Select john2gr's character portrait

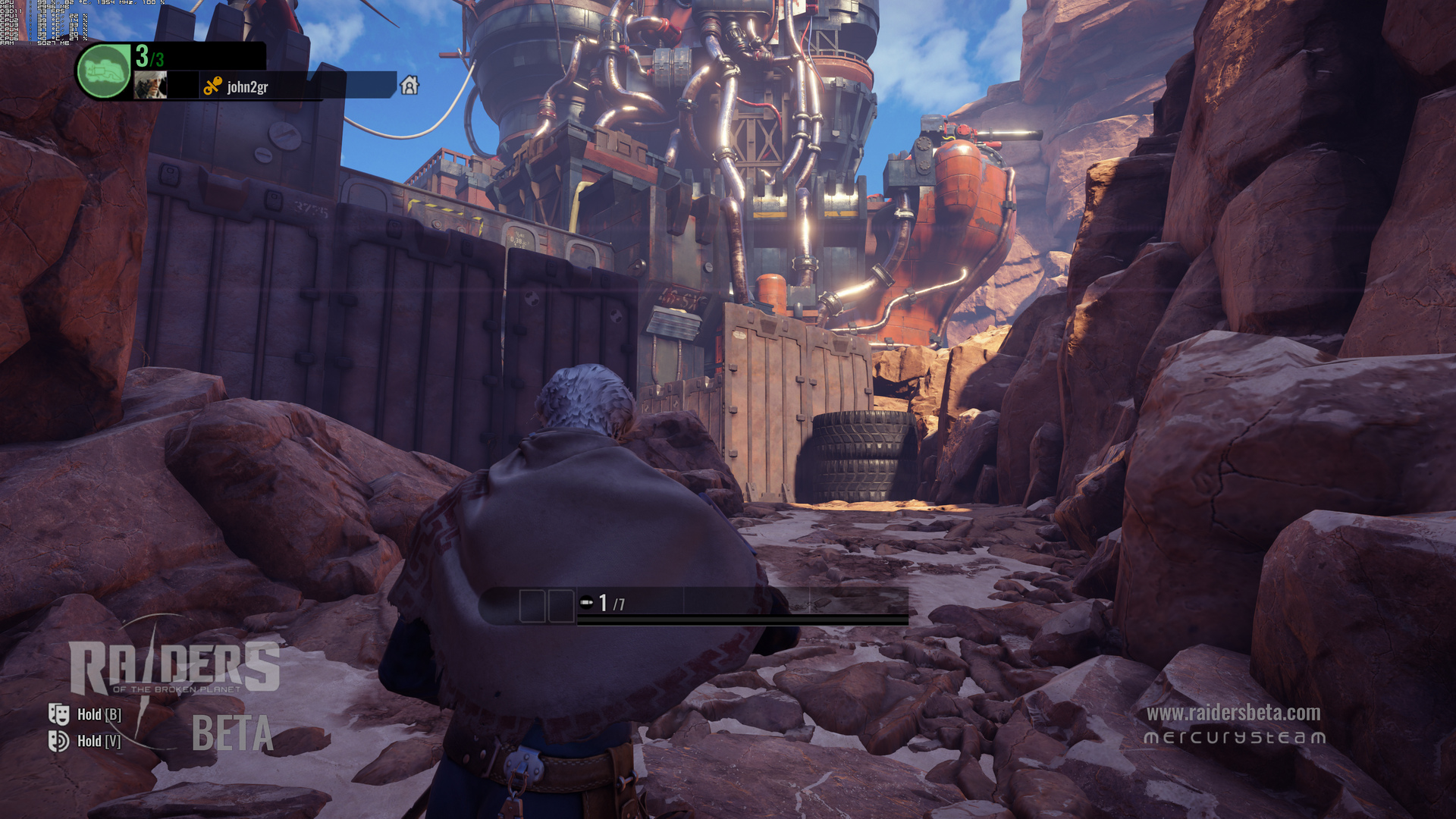tap(150, 86)
